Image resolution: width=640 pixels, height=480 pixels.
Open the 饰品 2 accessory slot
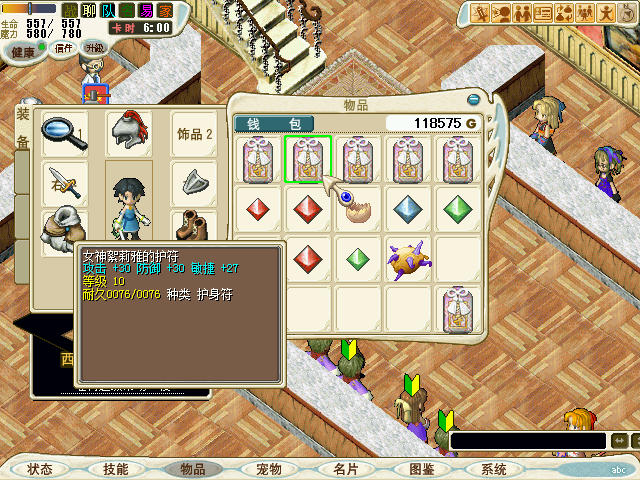tap(195, 134)
